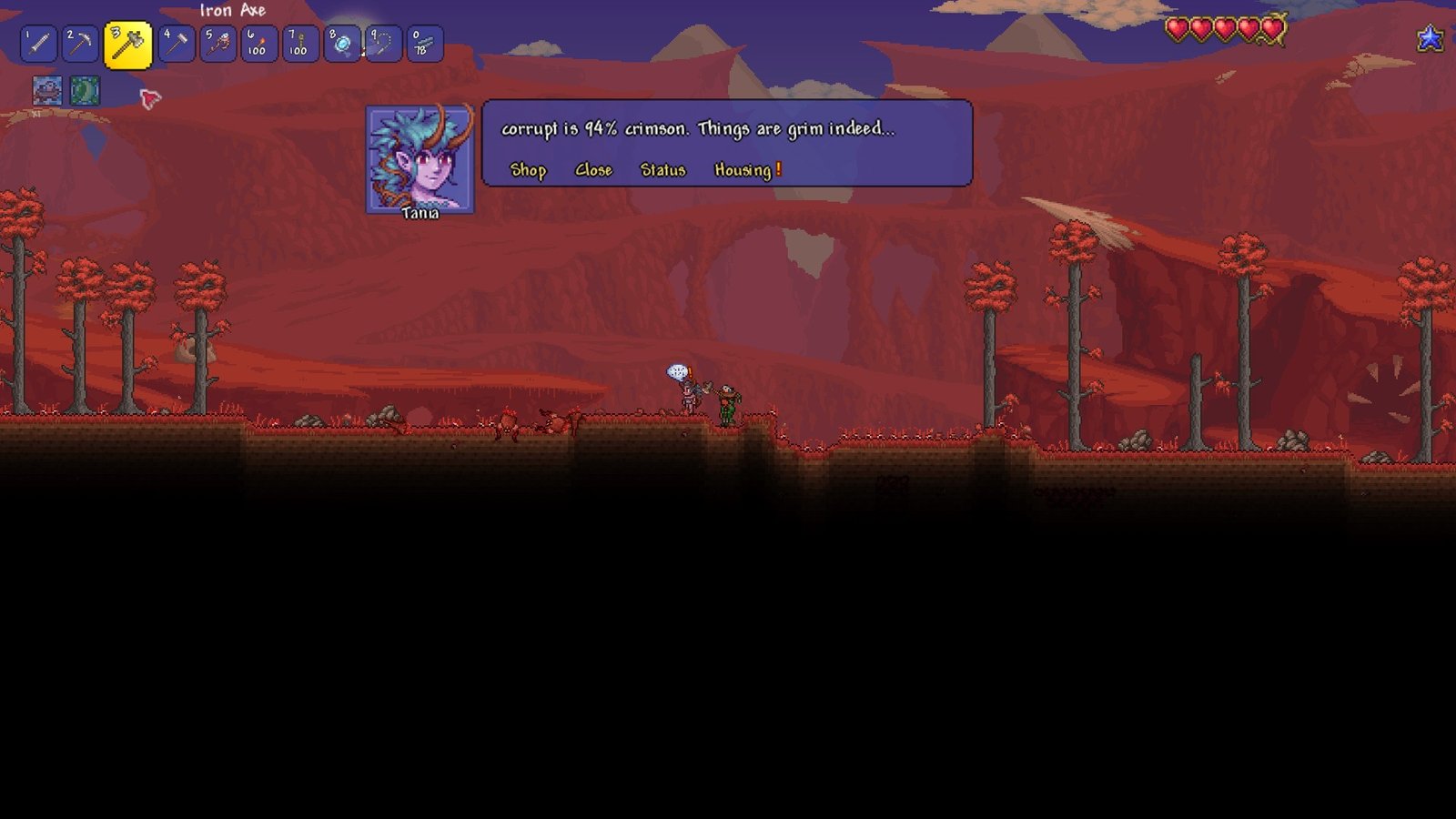Select the glowsticks in hotbar slot 7
The width and height of the screenshot is (1456, 819).
coord(301,44)
